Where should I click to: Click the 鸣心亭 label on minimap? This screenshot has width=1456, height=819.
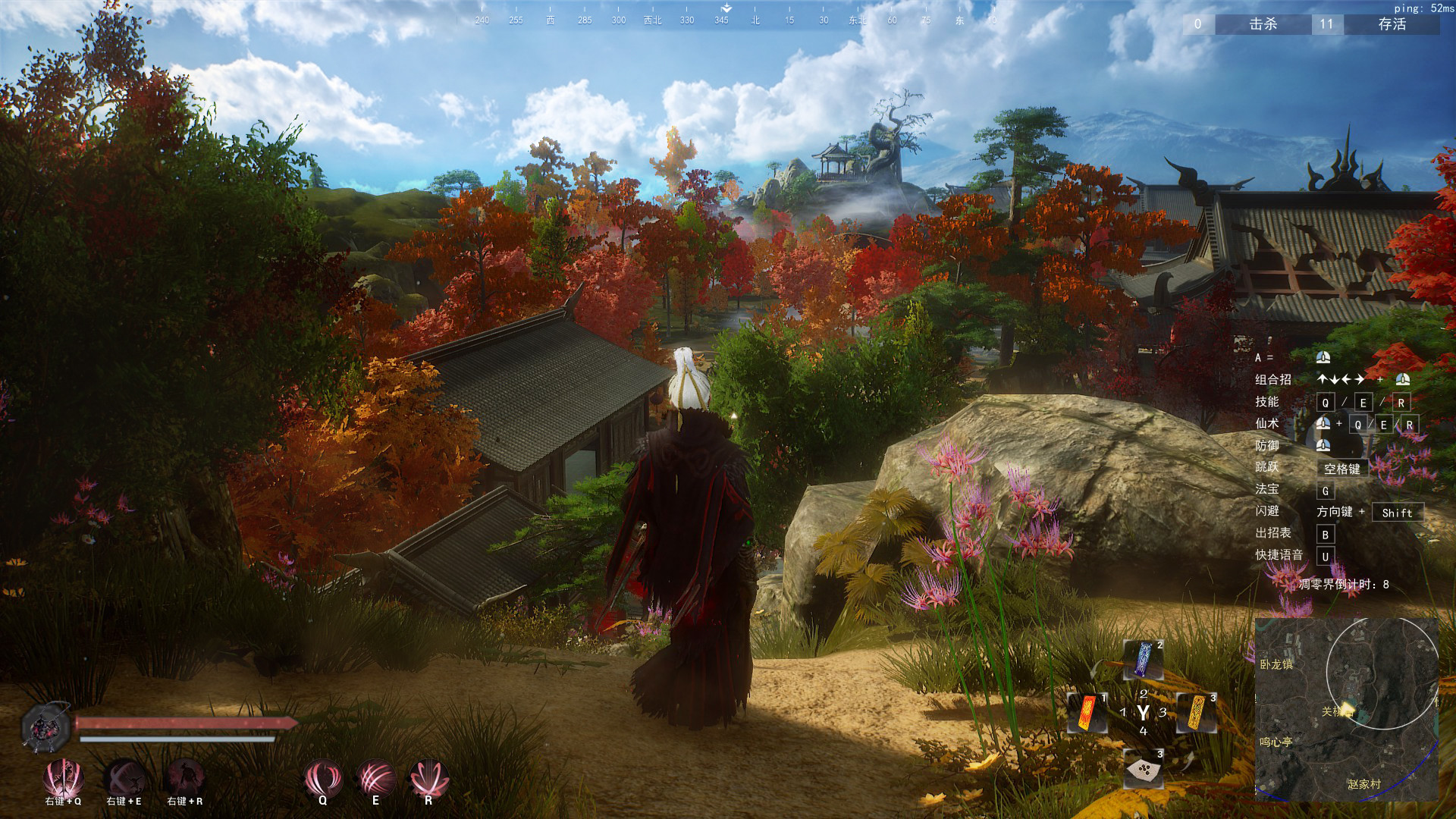tap(1276, 742)
